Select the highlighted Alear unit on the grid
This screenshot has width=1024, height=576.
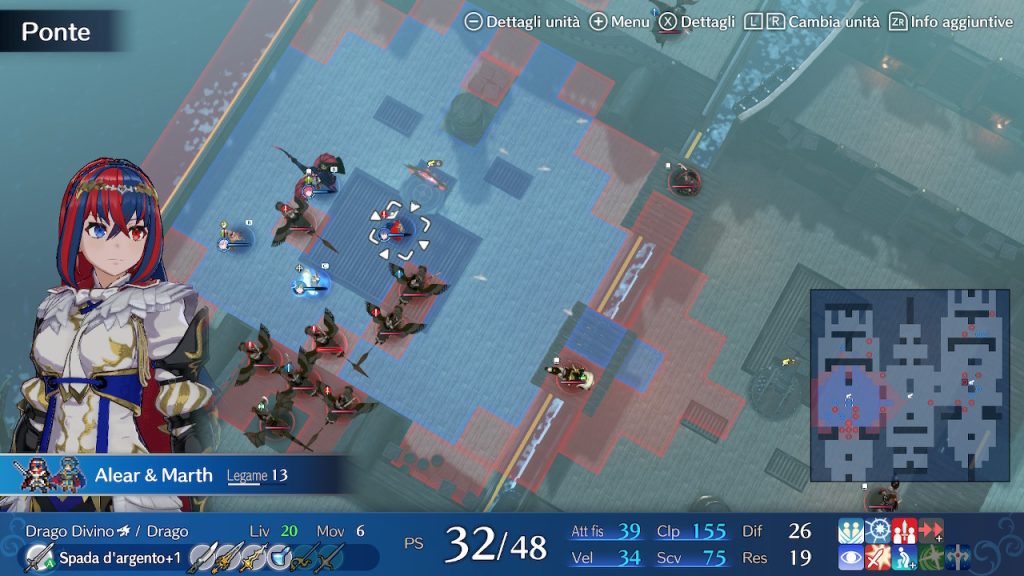[x=399, y=231]
